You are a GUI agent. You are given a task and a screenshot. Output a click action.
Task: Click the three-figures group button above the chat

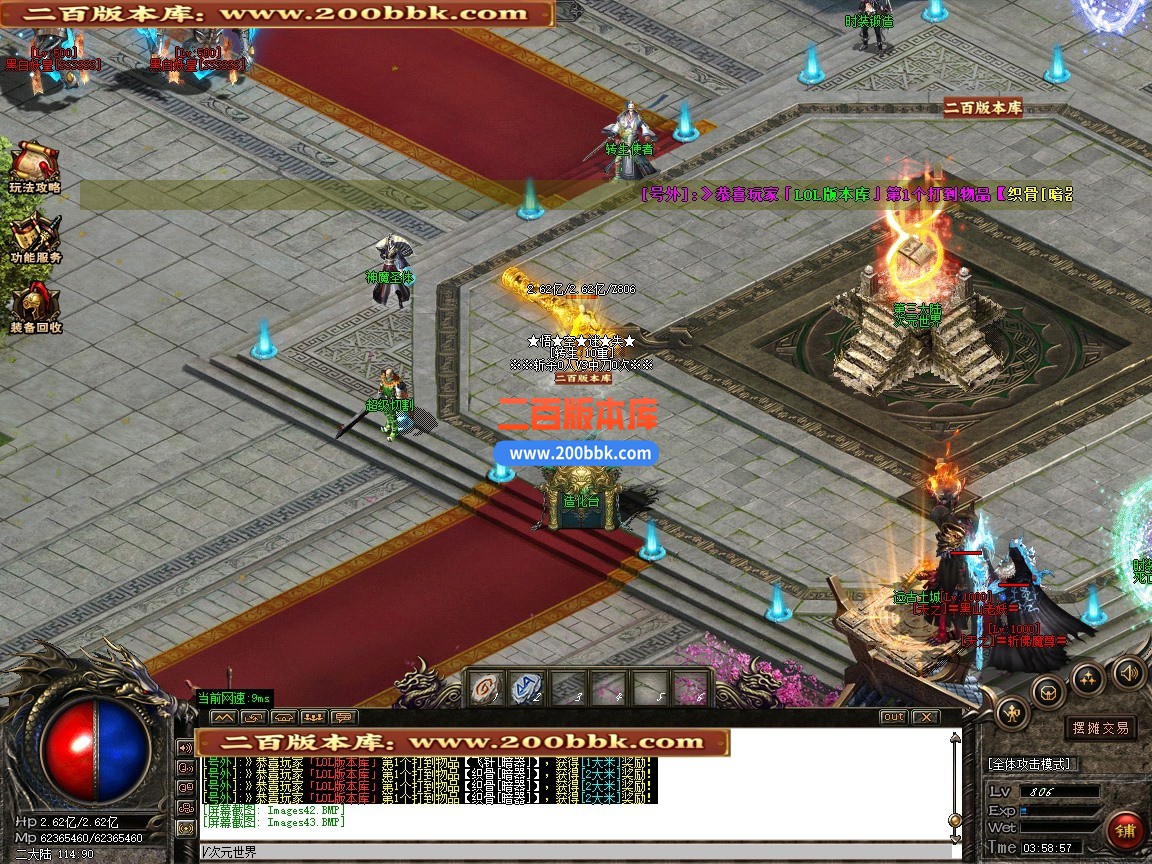click(314, 717)
